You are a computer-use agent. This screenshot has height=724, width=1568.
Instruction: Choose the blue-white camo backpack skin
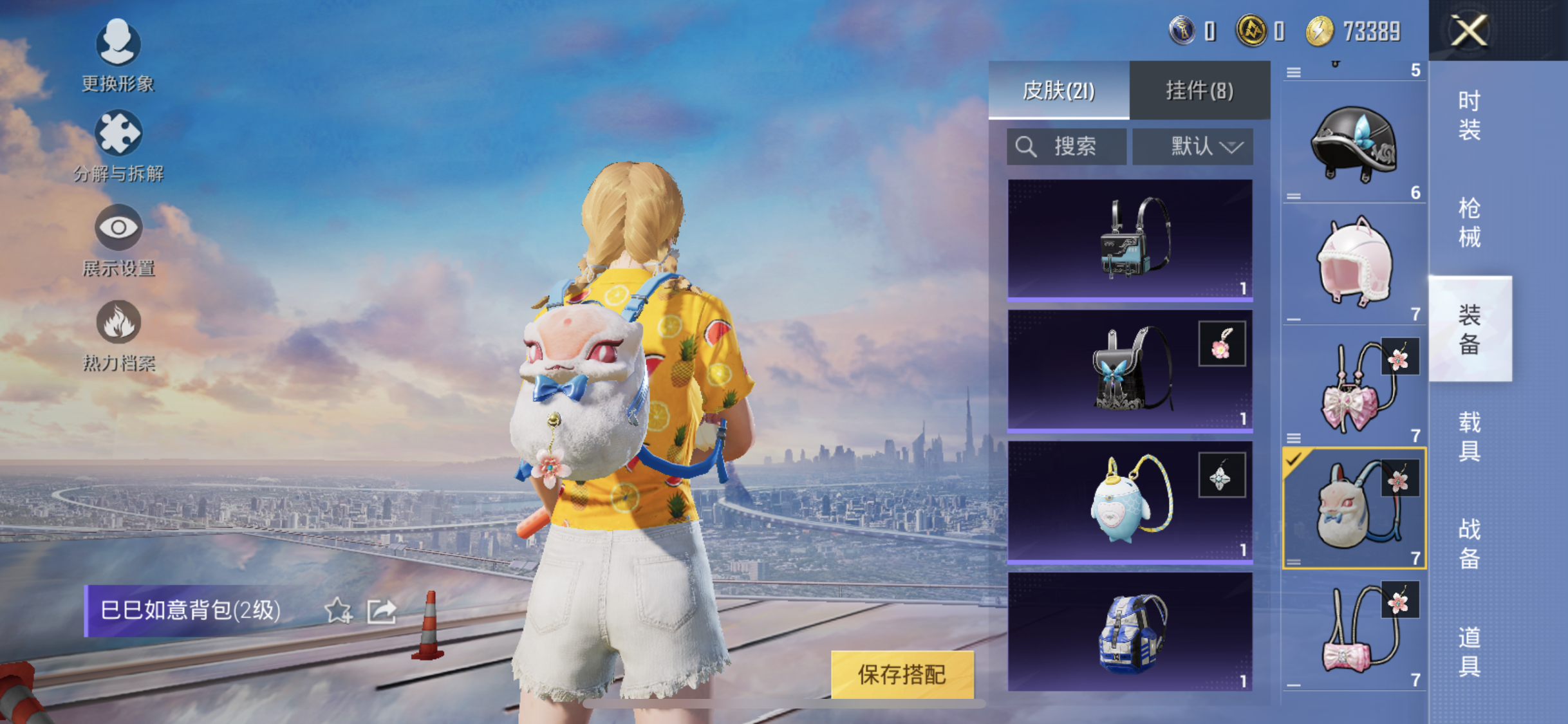pos(1130,632)
